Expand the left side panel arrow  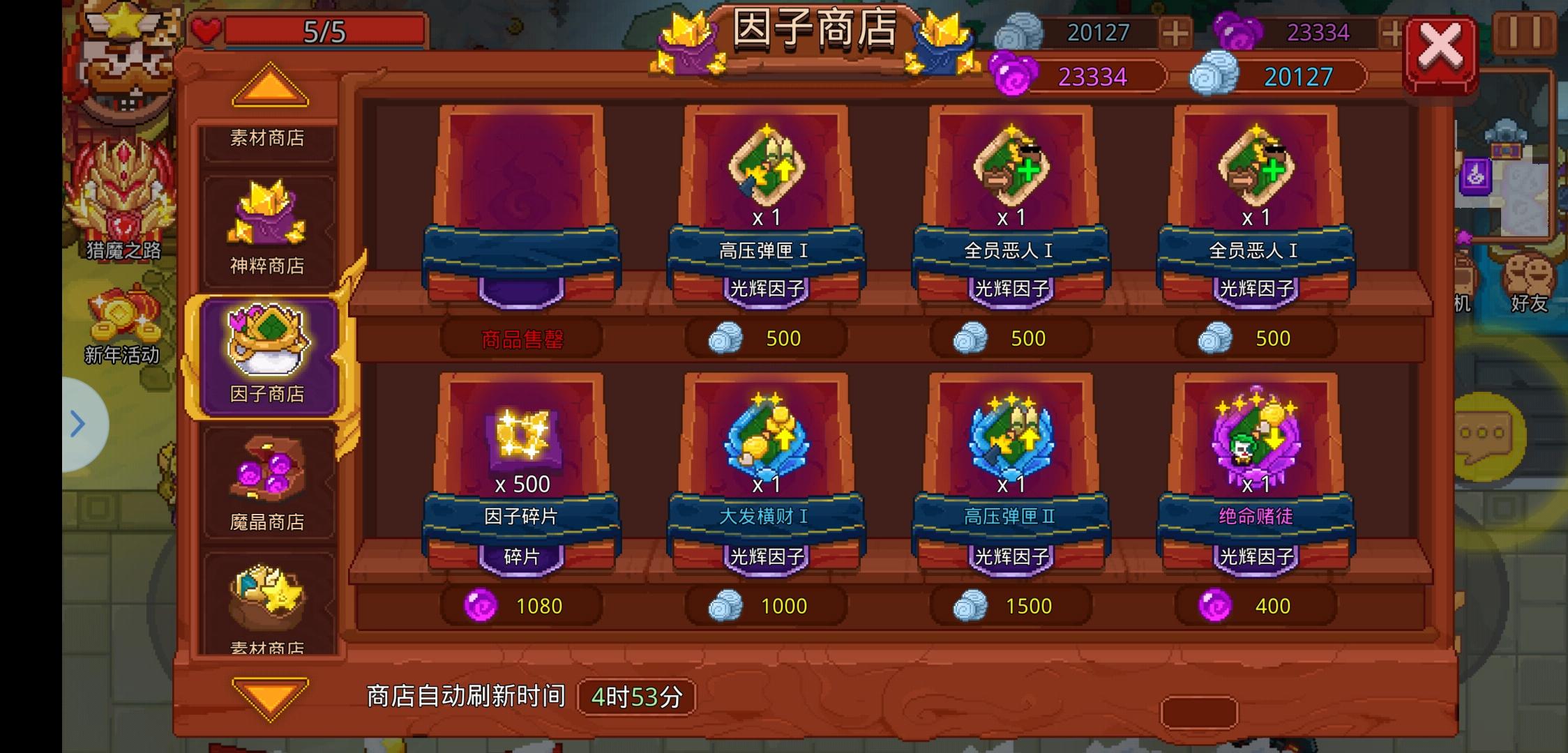point(77,423)
